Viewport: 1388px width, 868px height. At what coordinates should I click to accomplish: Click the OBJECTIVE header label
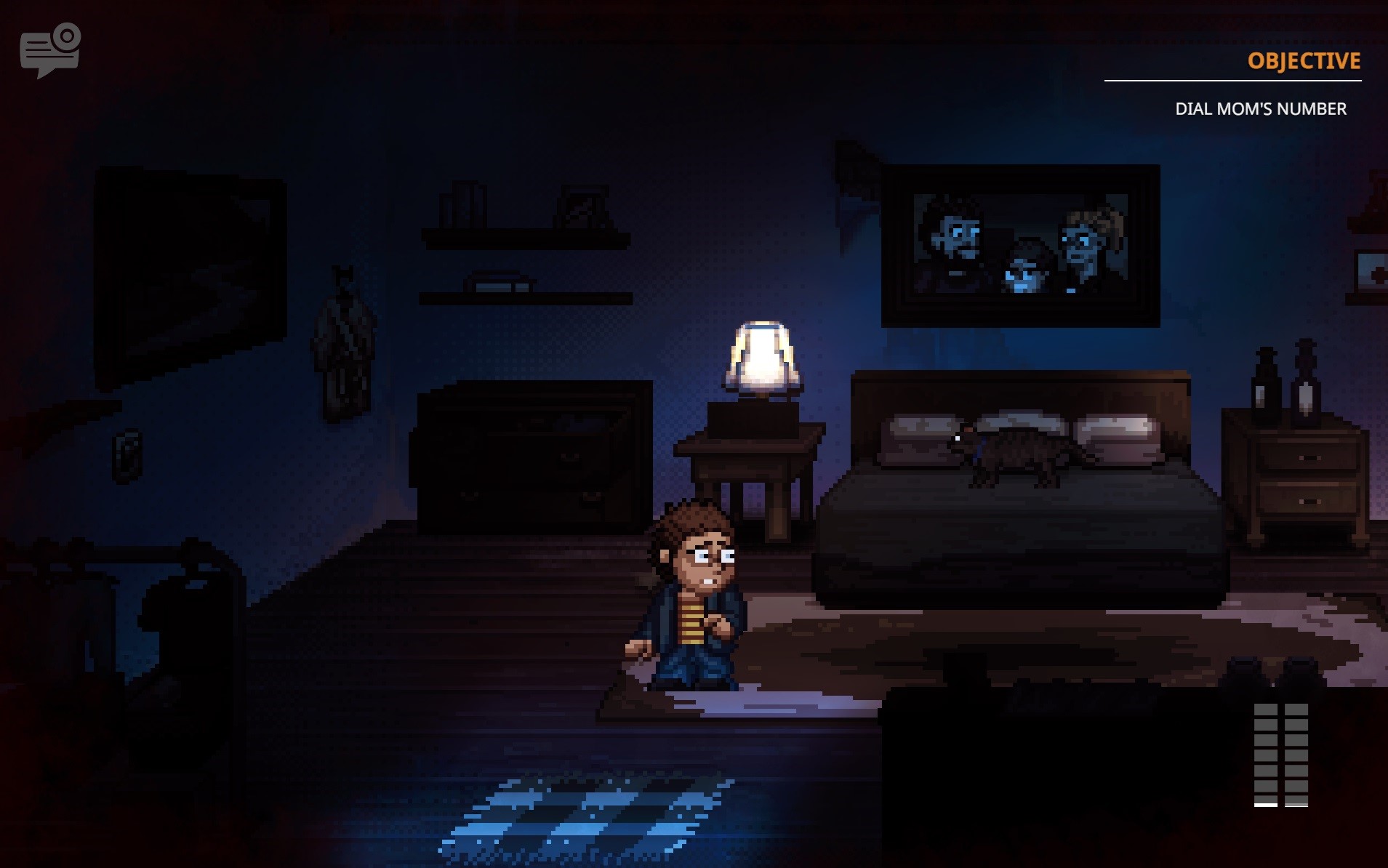click(x=1304, y=61)
